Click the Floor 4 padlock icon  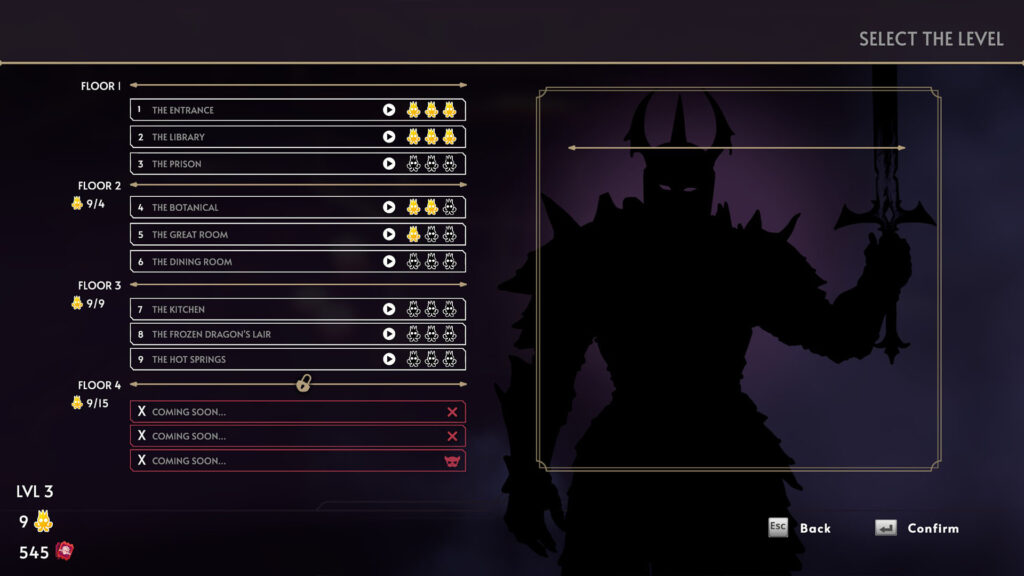coord(304,383)
